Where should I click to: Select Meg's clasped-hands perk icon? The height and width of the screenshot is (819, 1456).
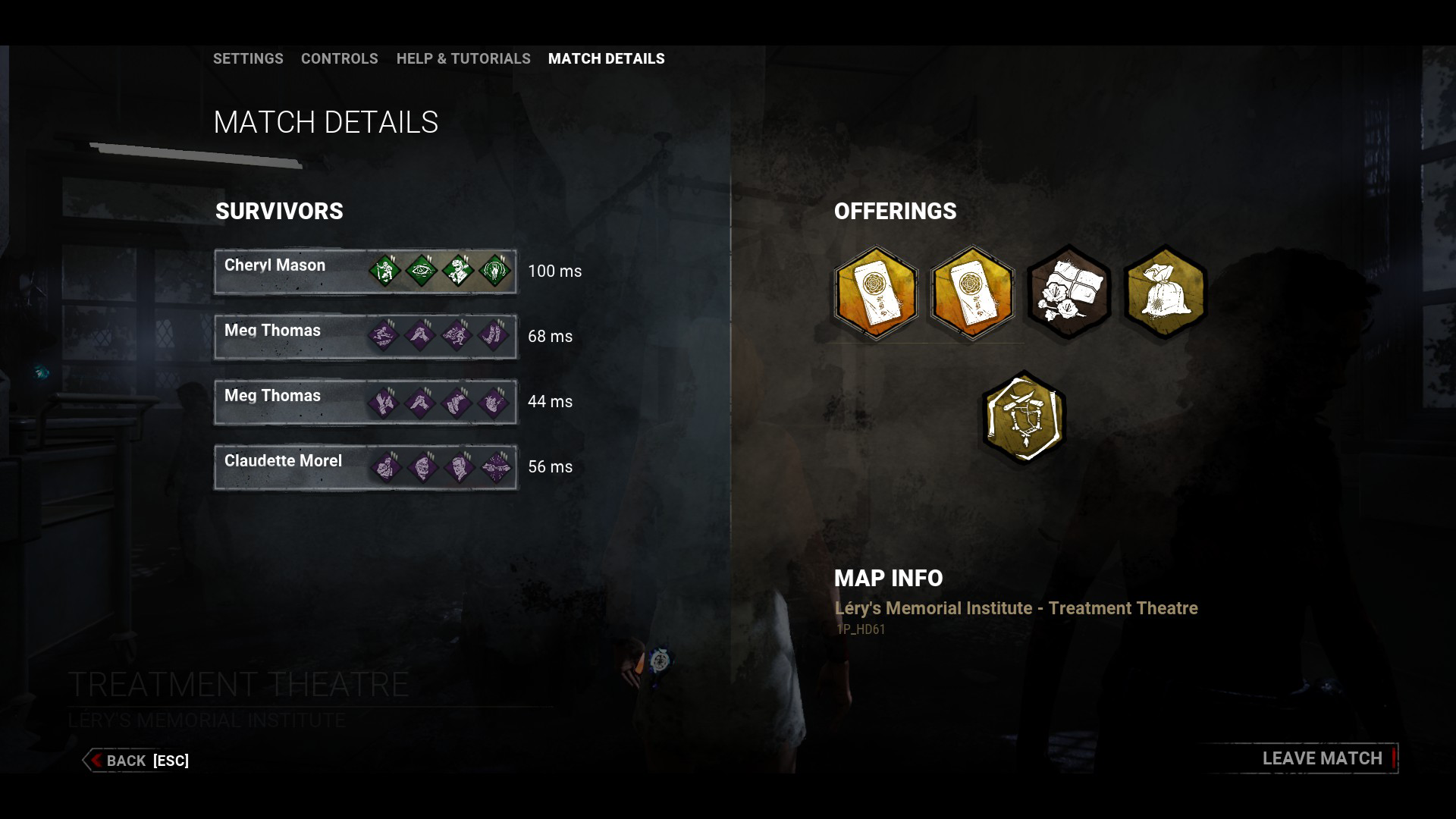(x=421, y=334)
